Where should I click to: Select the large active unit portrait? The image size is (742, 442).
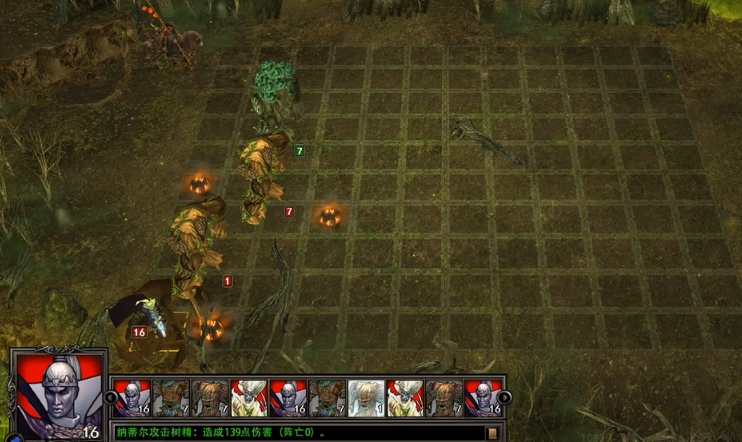56,395
